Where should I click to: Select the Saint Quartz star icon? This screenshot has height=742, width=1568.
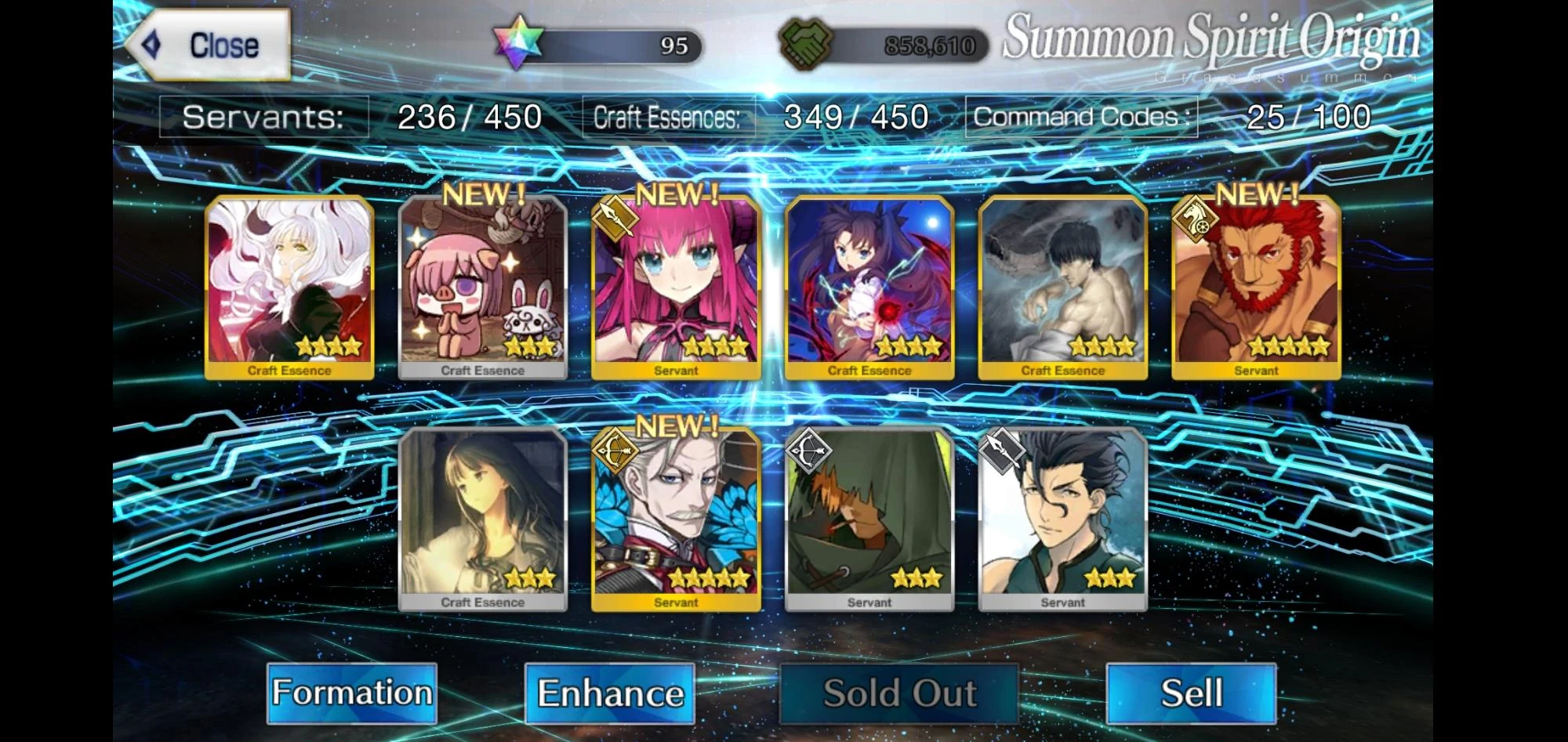(x=517, y=45)
